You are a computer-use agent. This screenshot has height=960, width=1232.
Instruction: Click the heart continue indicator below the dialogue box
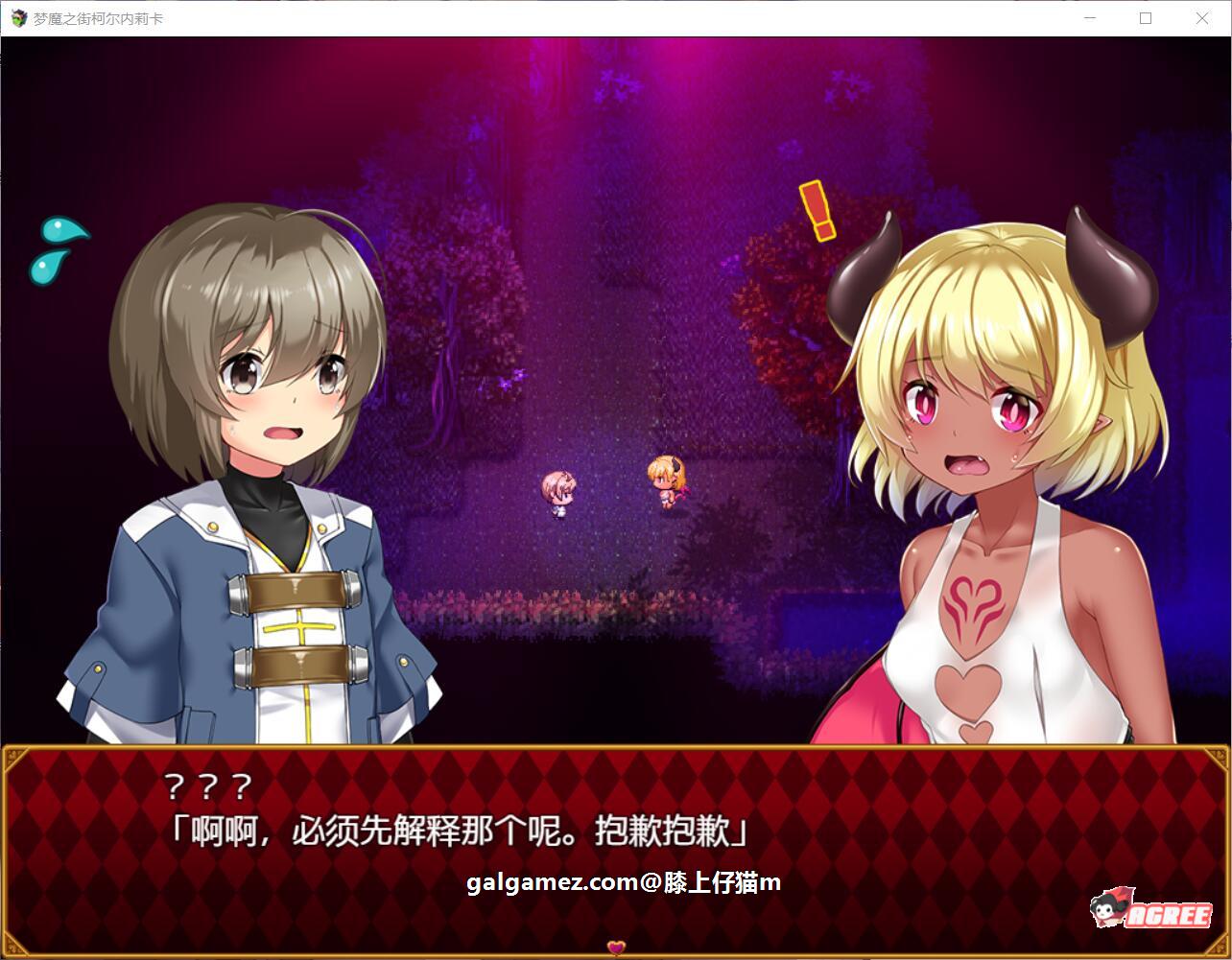(615, 946)
